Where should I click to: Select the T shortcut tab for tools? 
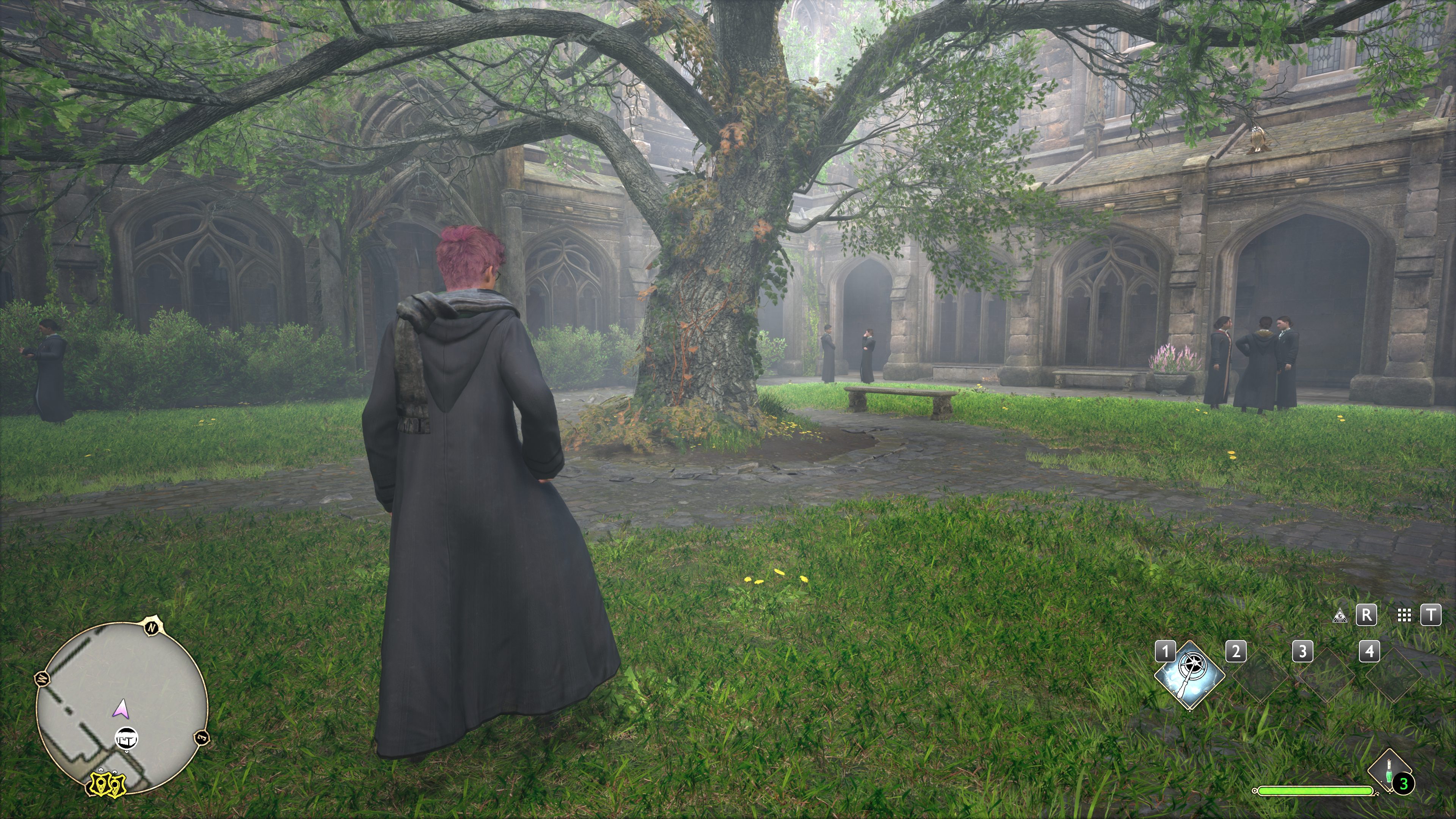pyautogui.click(x=1432, y=615)
